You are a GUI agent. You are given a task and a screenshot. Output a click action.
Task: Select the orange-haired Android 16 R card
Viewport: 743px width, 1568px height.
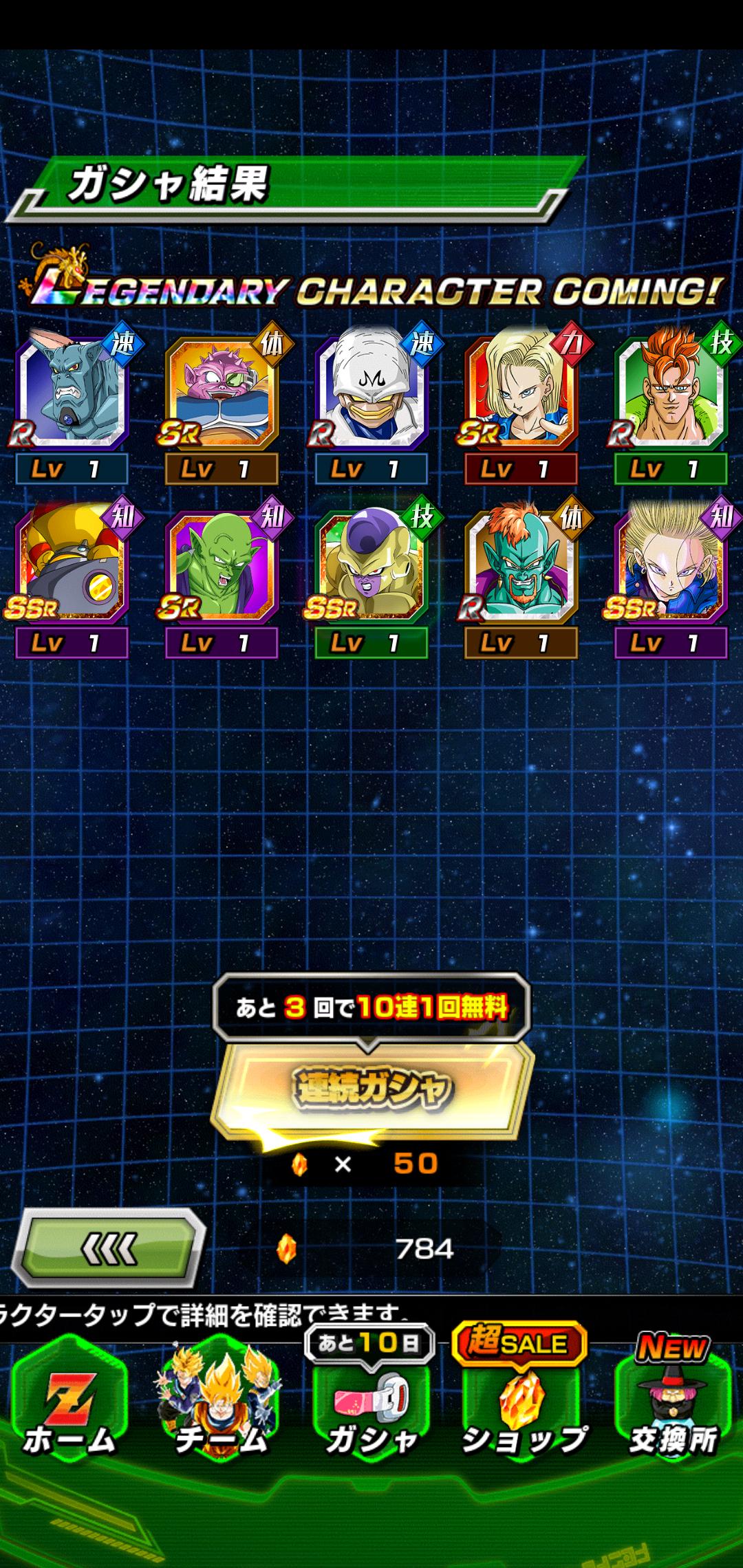point(671,392)
